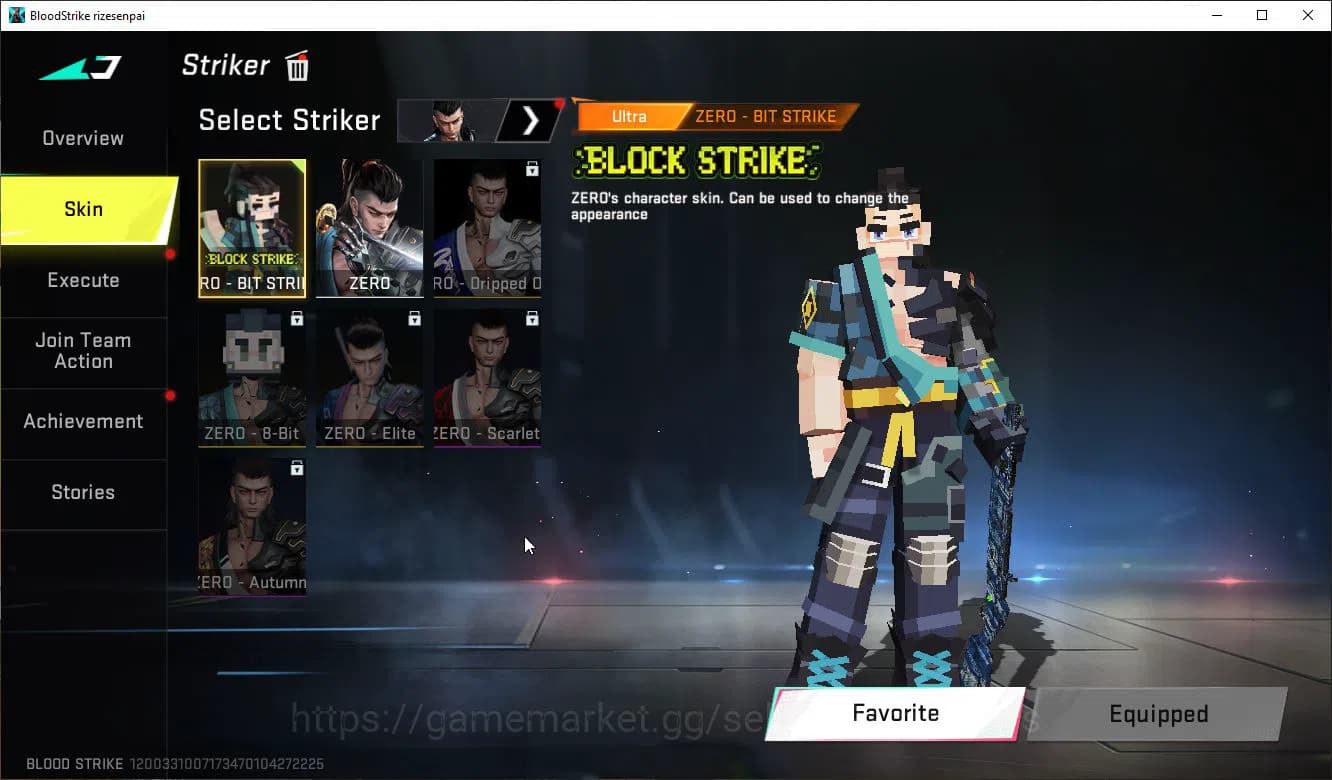Switch to the Overview tab

[x=82, y=138]
